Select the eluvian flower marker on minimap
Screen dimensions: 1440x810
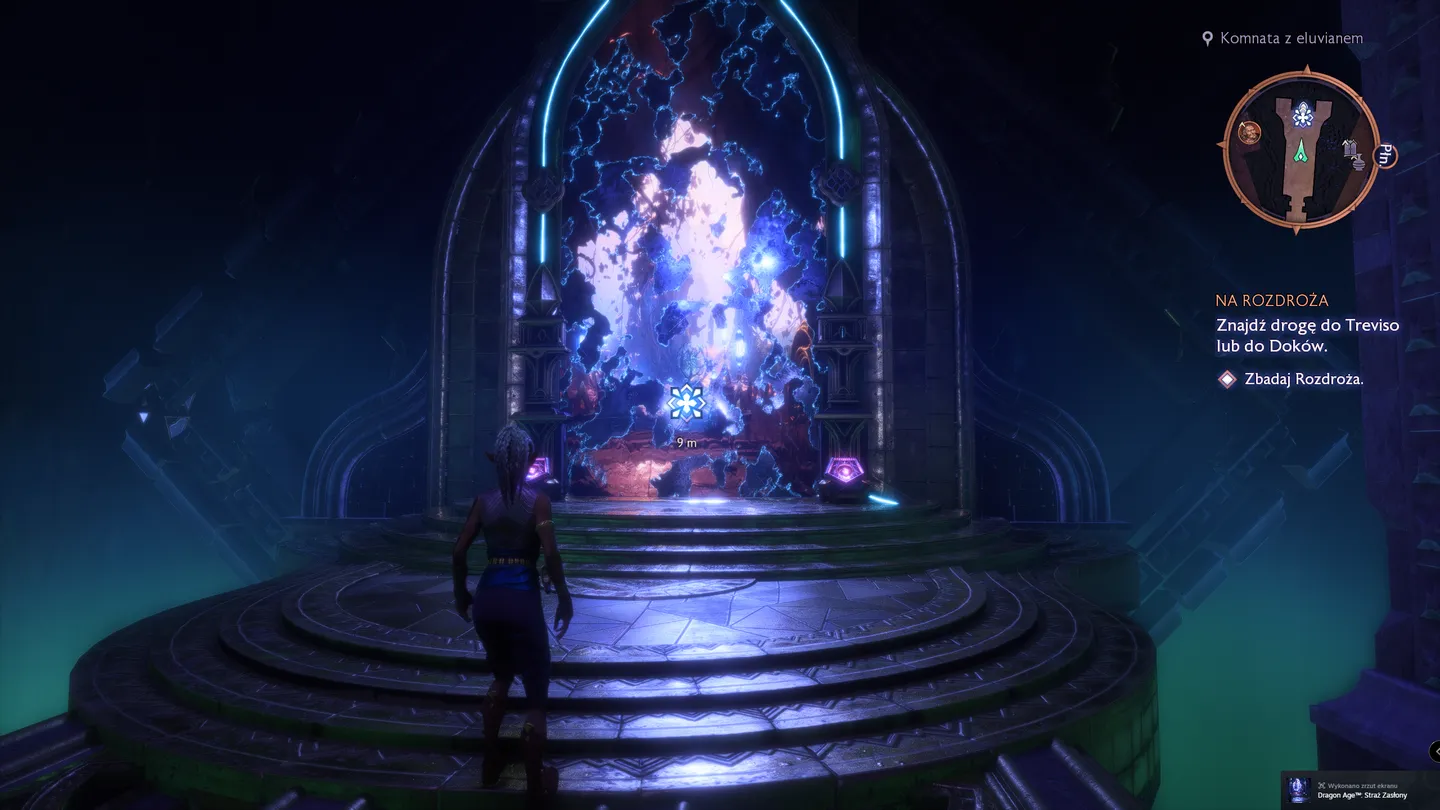[x=1301, y=116]
